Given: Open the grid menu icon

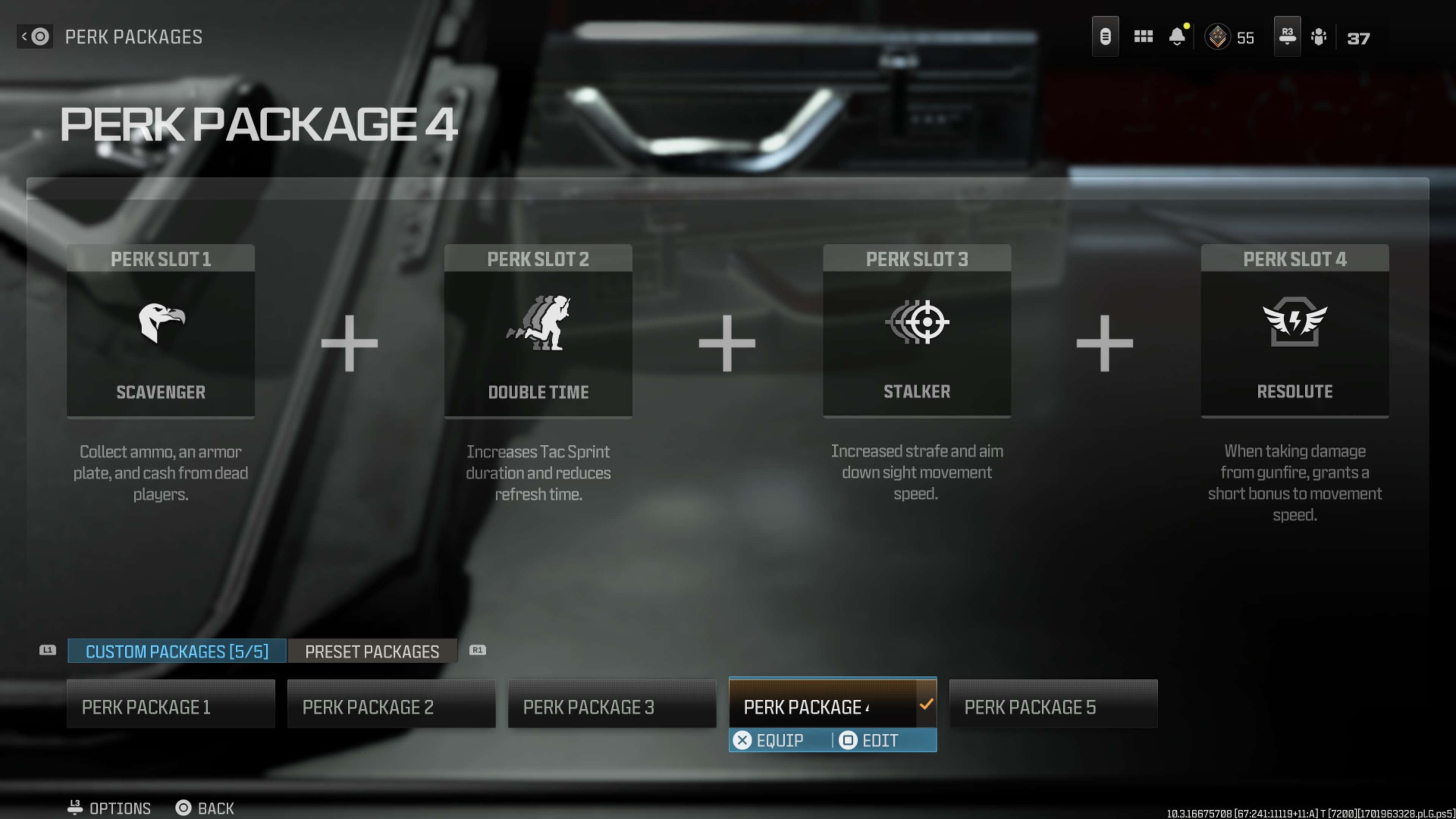Looking at the screenshot, I should coord(1143,37).
